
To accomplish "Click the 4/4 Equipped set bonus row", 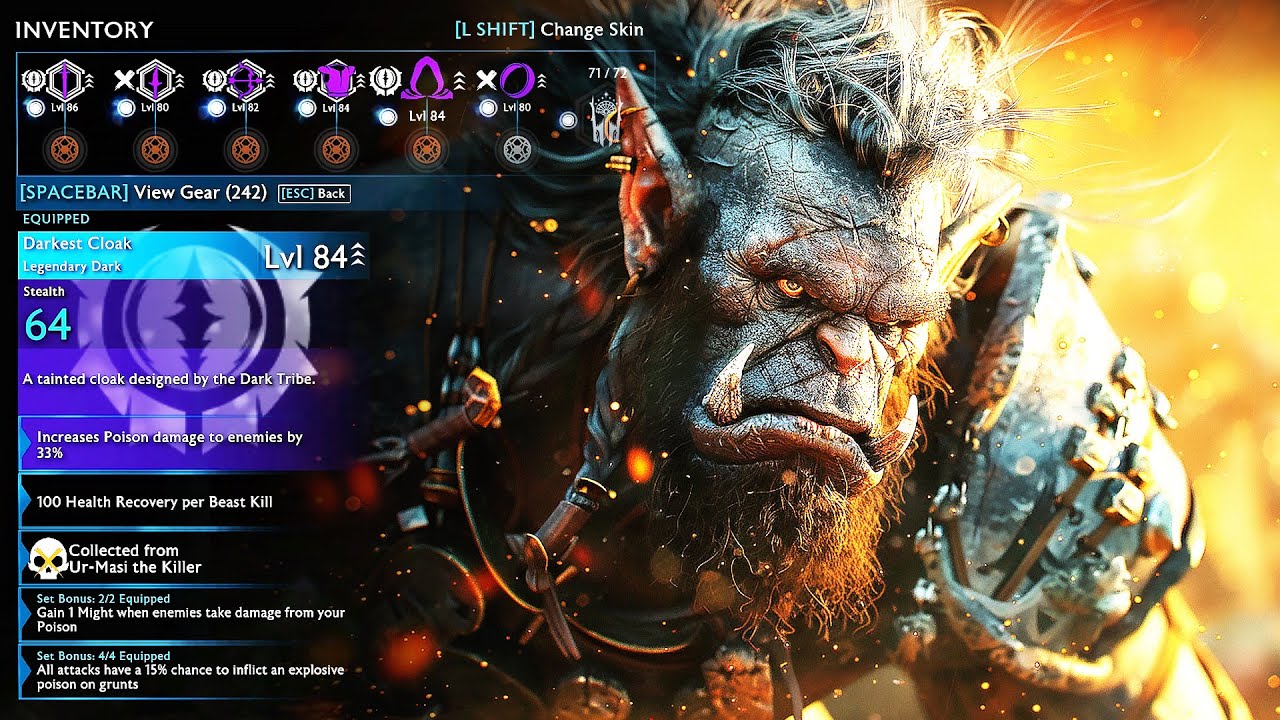I will 190,670.
